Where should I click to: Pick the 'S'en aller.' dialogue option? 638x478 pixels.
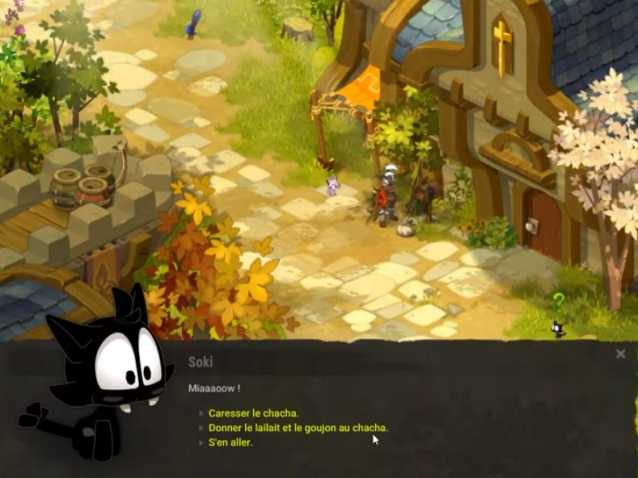(231, 441)
